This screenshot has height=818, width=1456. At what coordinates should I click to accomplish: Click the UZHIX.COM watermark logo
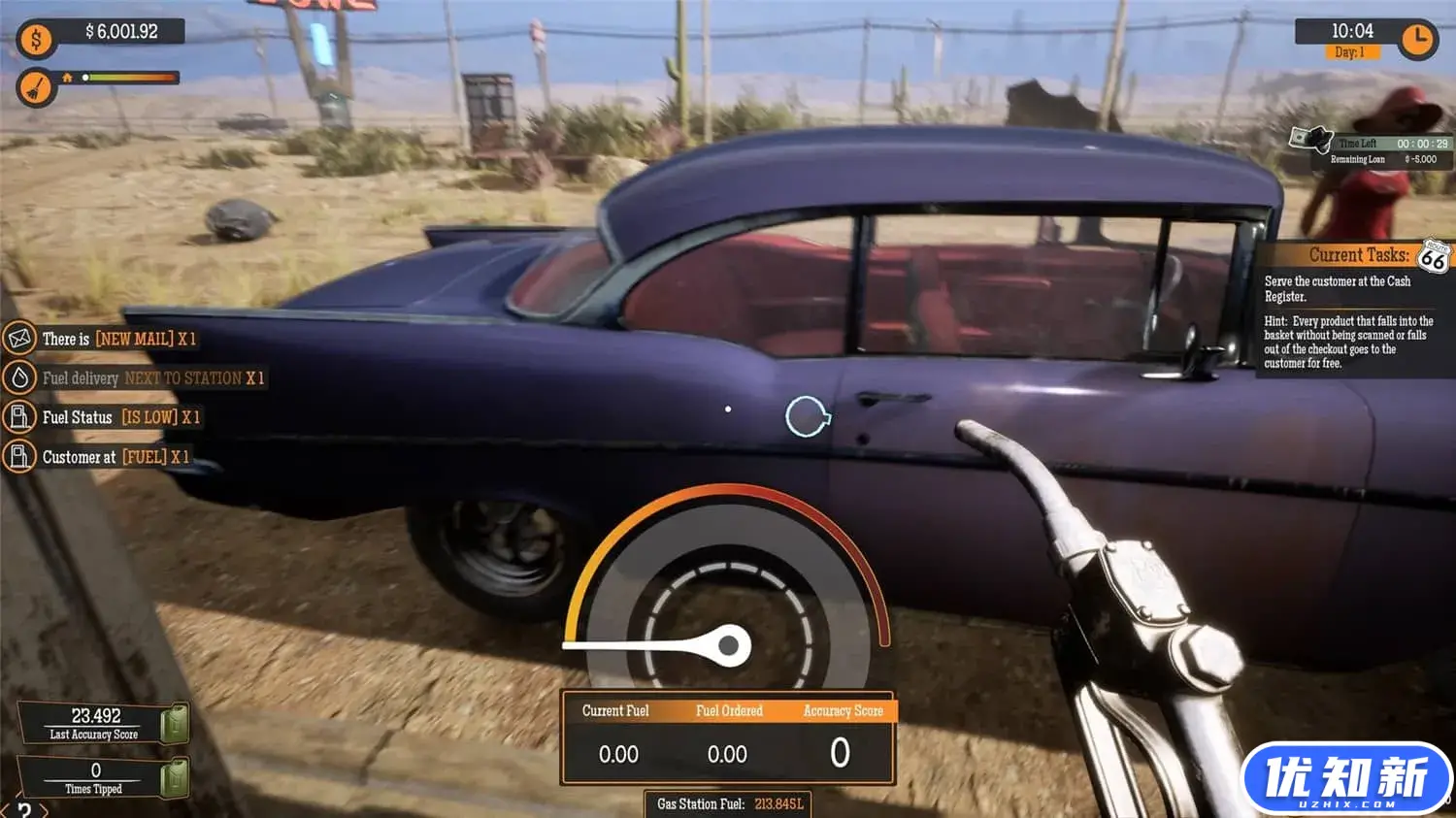click(1345, 779)
